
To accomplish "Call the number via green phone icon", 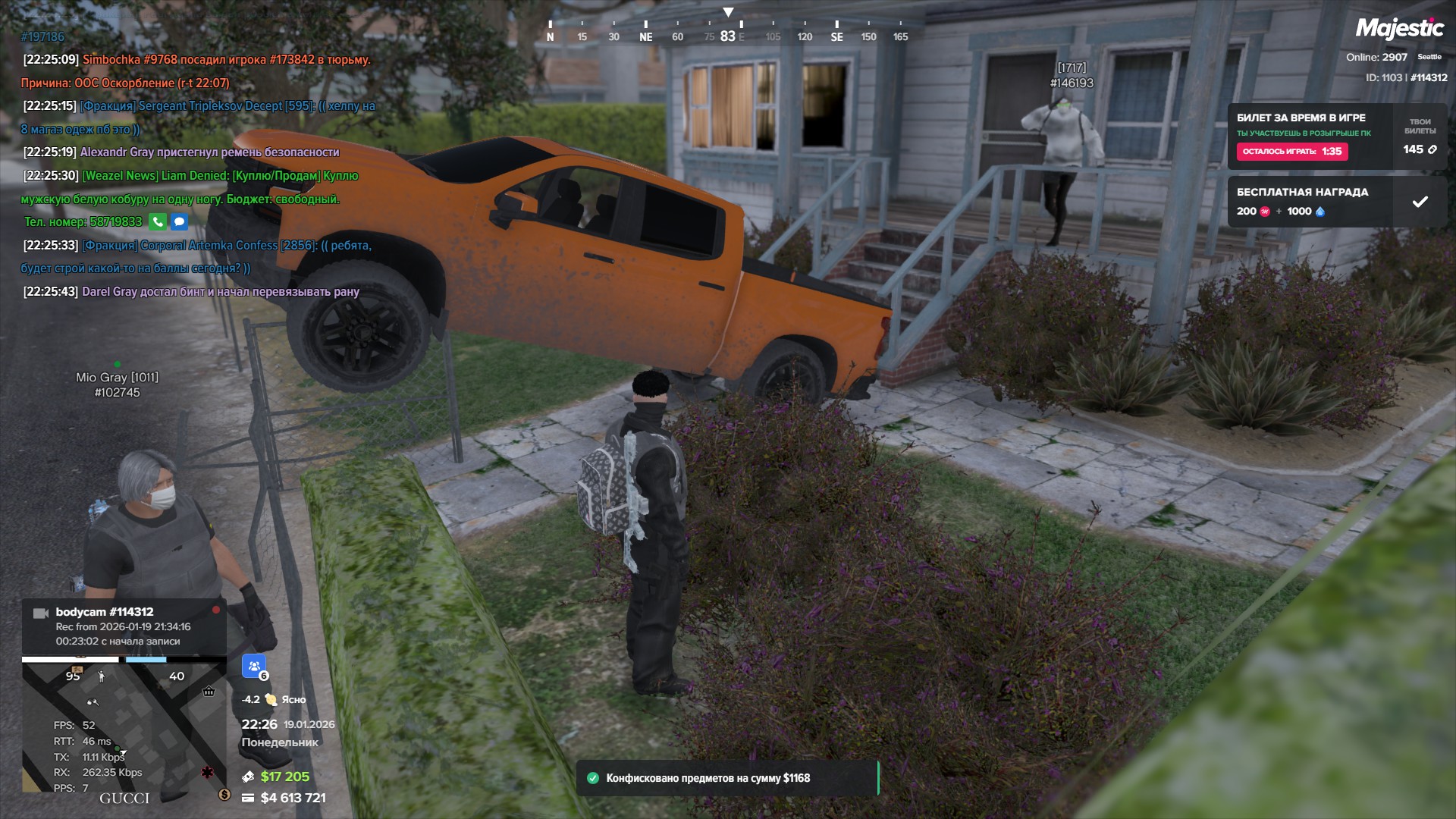I will (x=157, y=221).
